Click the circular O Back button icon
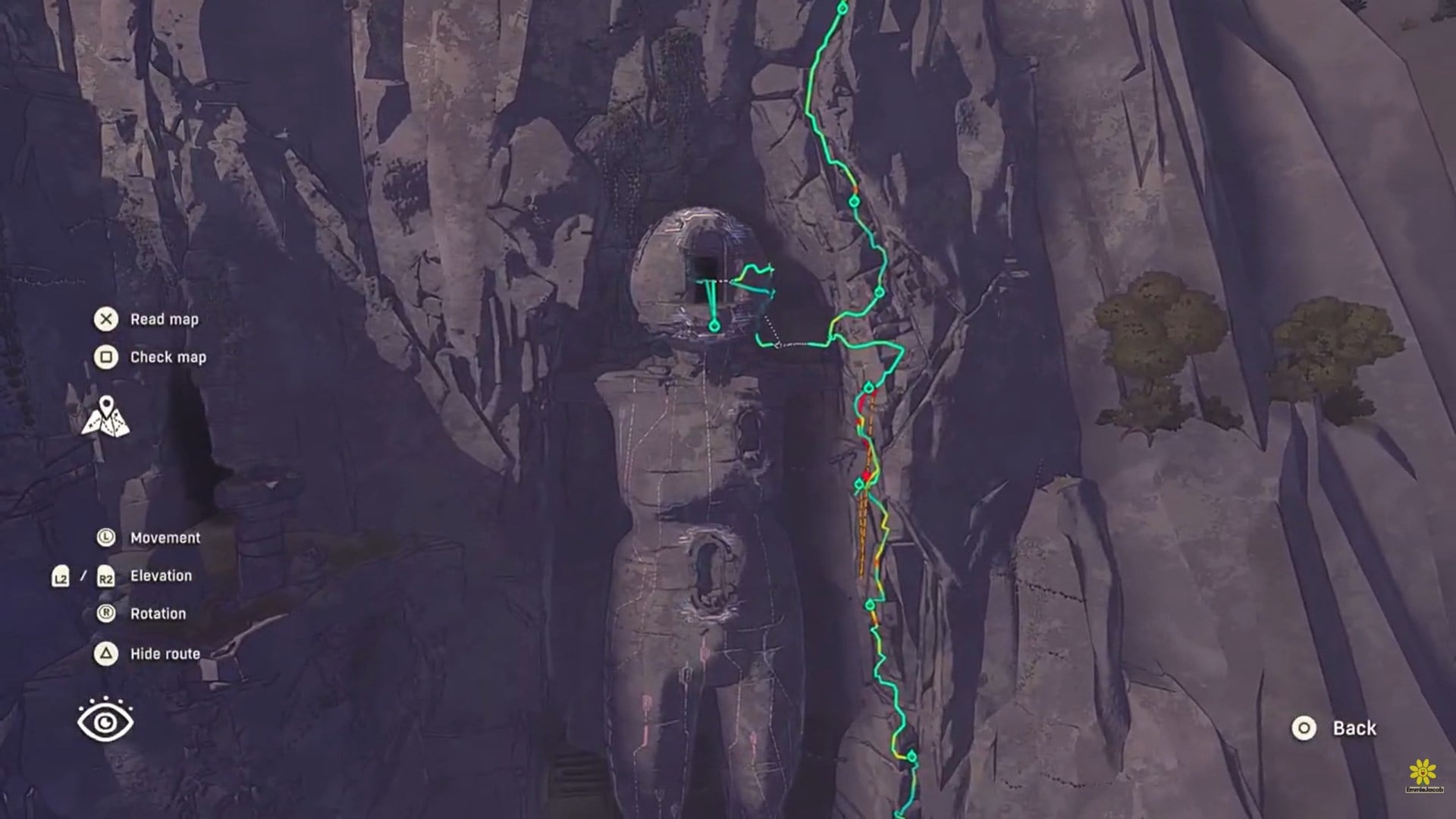The height and width of the screenshot is (819, 1456). pos(1304,729)
